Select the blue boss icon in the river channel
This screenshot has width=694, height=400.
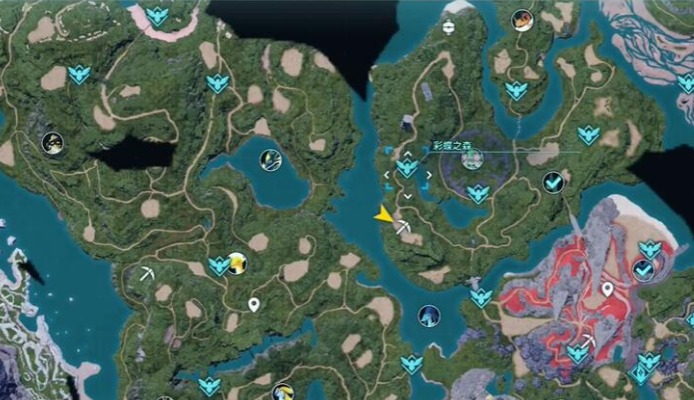point(429,316)
